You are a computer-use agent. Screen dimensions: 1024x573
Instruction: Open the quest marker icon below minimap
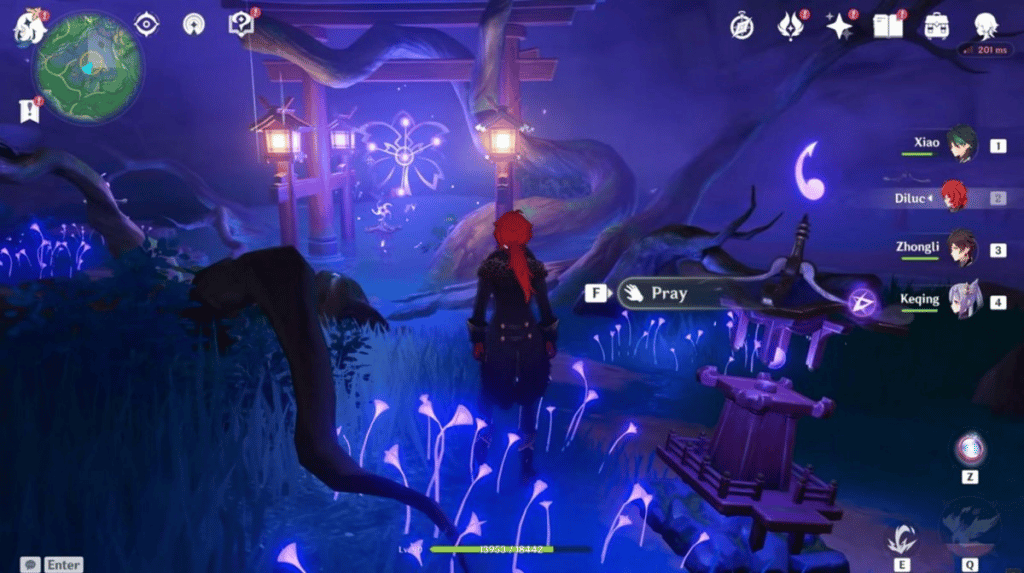29,111
